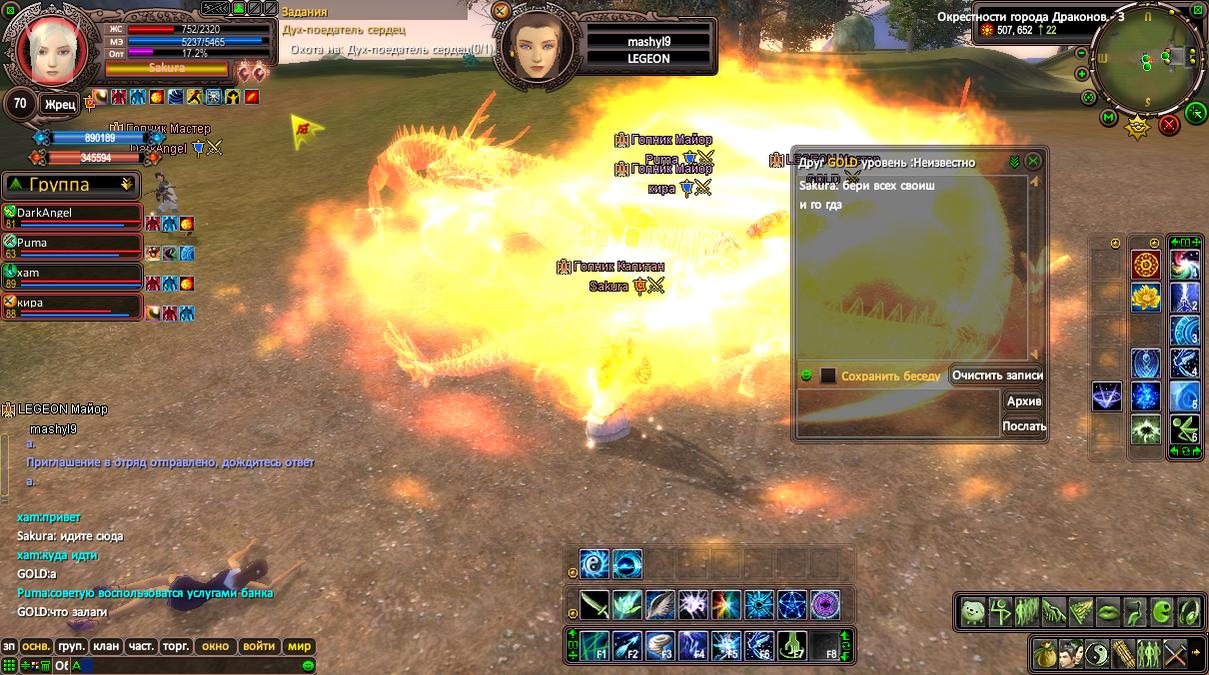Send the message with the Послать button
Viewport: 1209px width, 675px height.
click(x=1023, y=426)
